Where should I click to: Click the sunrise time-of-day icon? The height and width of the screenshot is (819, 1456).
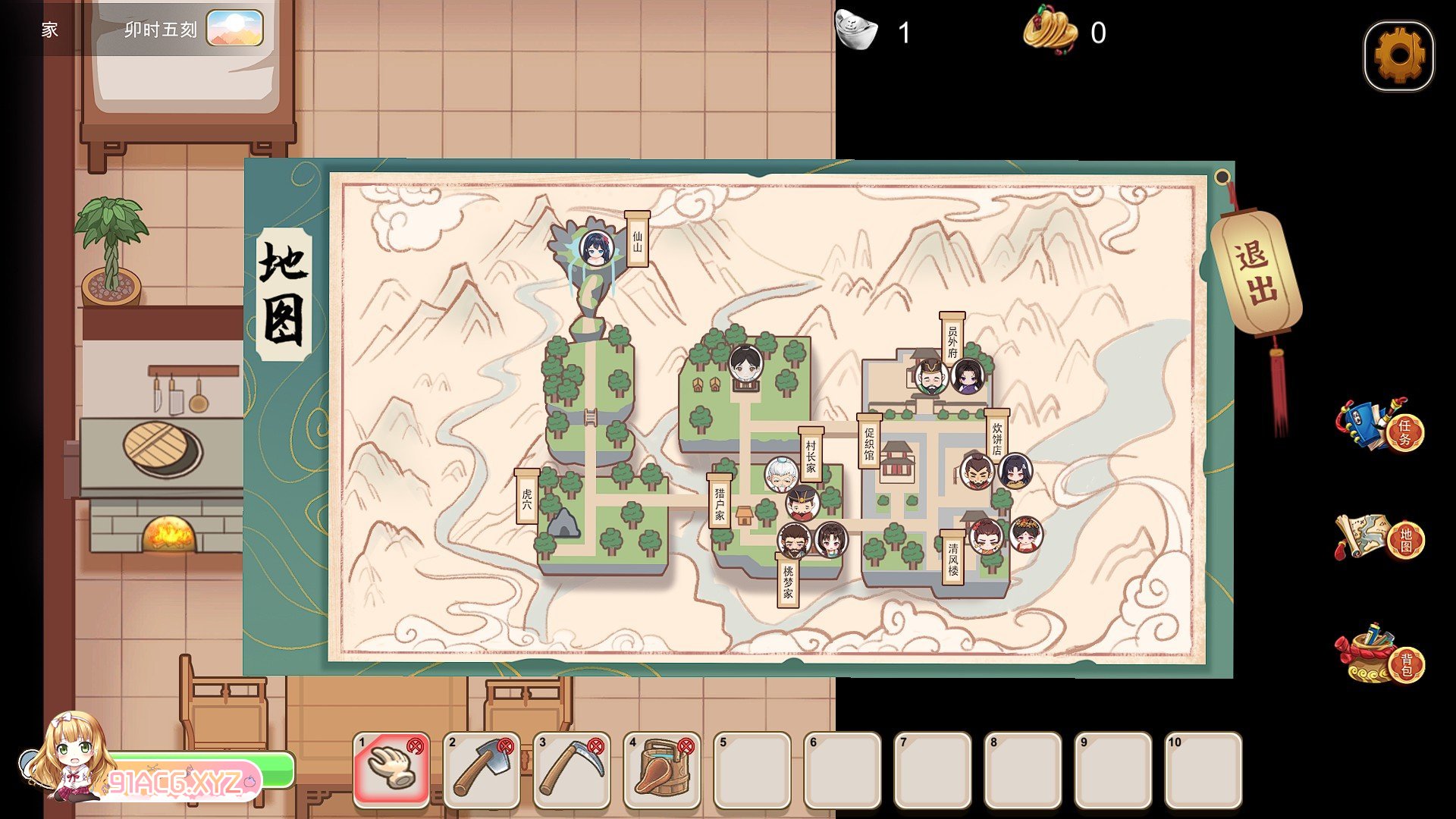point(235,29)
